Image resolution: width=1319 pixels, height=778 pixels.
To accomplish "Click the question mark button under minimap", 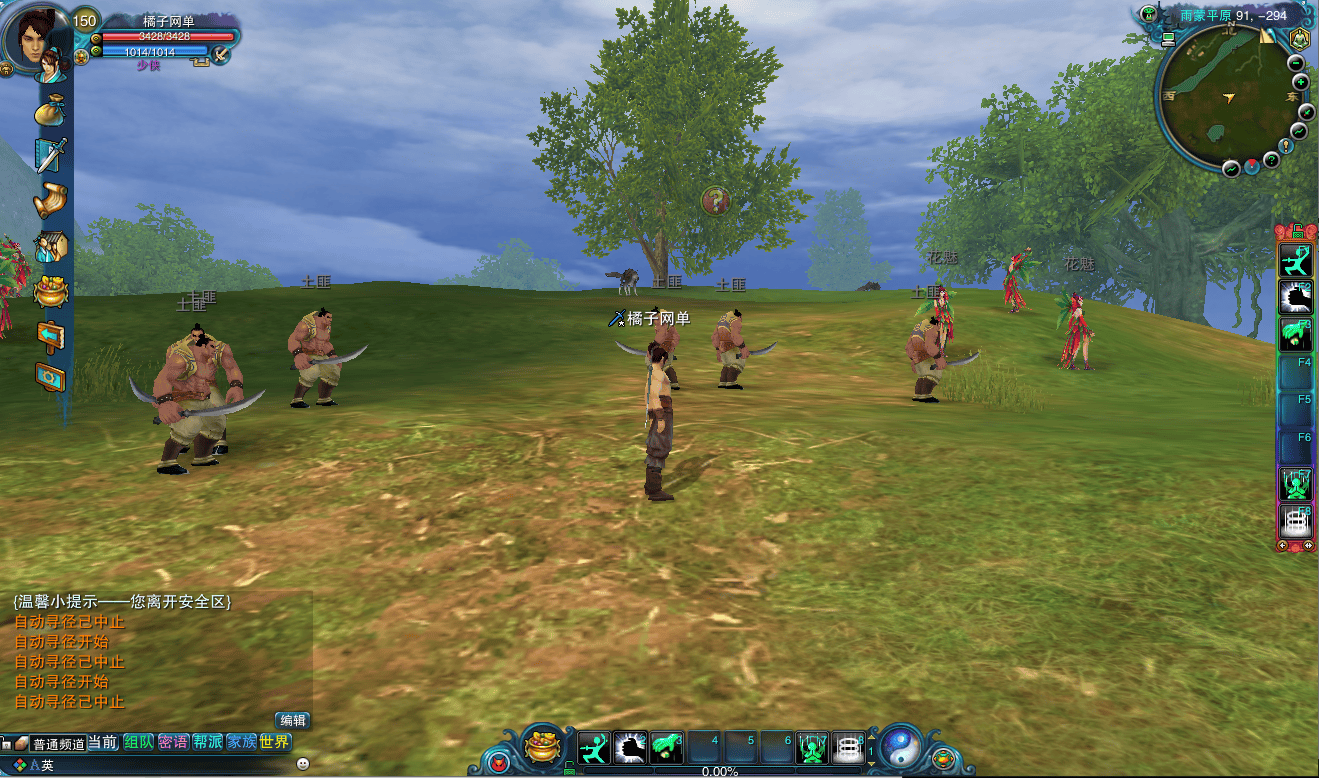I will [1271, 160].
